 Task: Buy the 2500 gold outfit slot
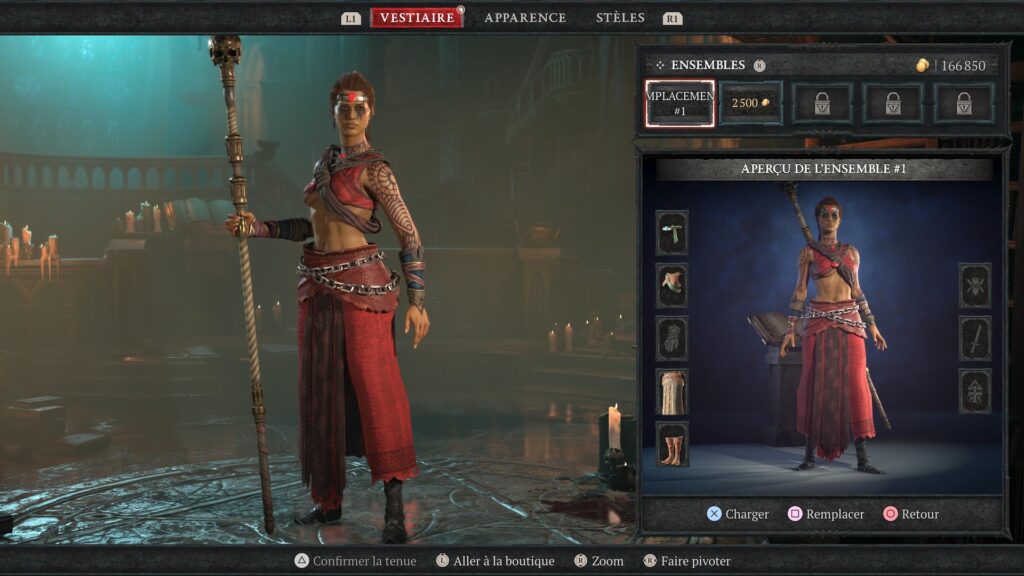[x=751, y=104]
